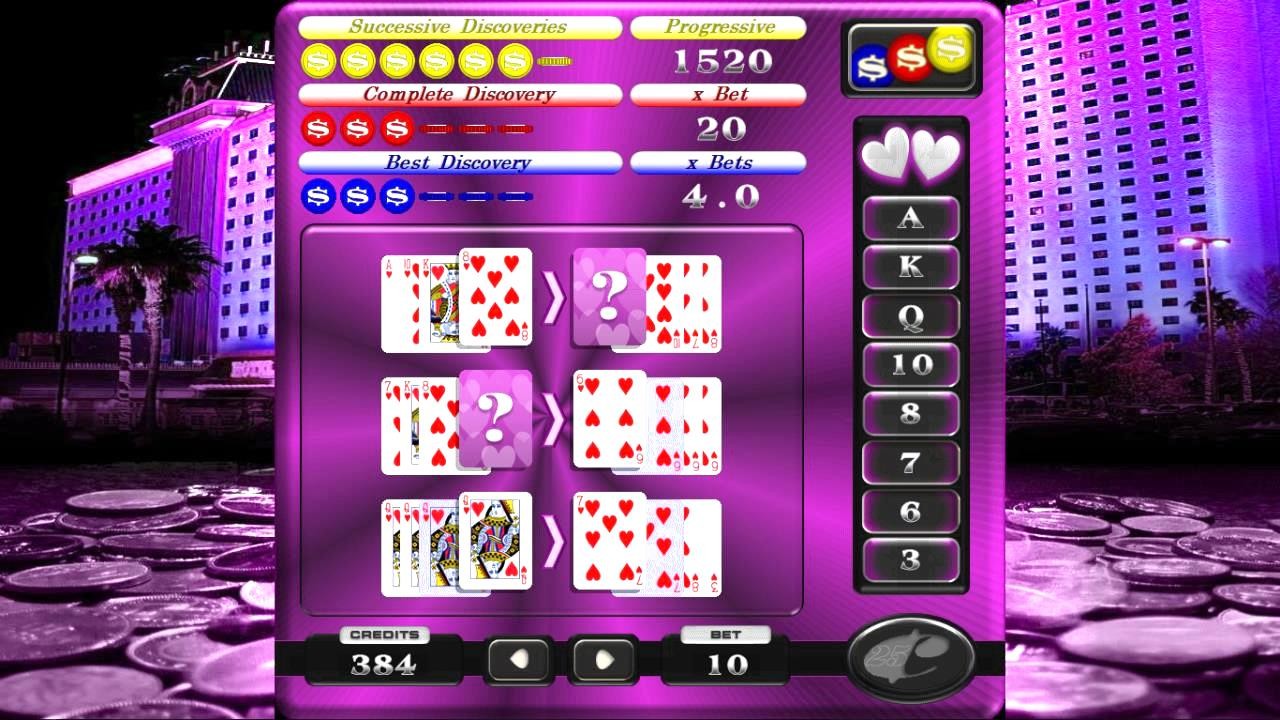Click the CREDITS display showing 384

click(387, 661)
